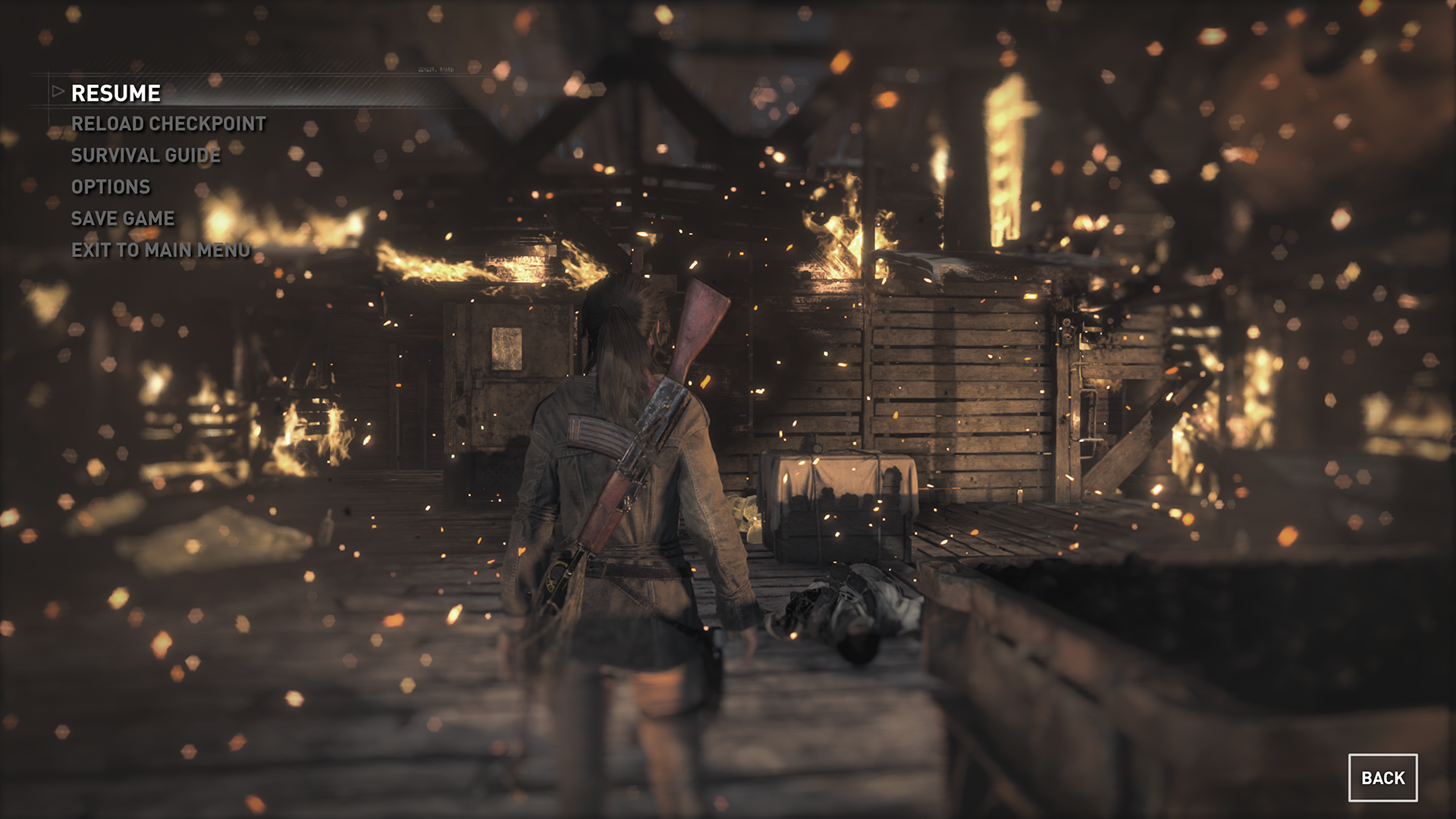This screenshot has height=819, width=1456.
Task: Choose Save Game
Action: pos(123,218)
